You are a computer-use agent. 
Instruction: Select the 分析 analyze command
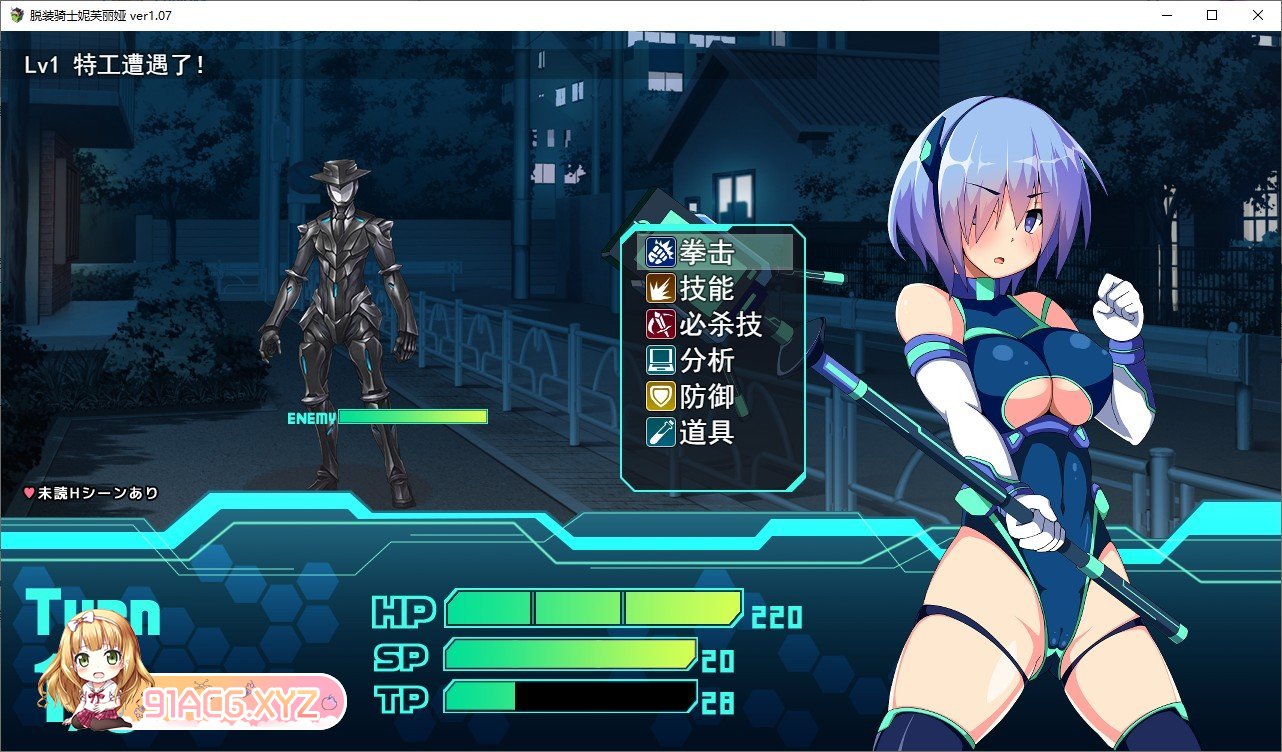[x=706, y=361]
